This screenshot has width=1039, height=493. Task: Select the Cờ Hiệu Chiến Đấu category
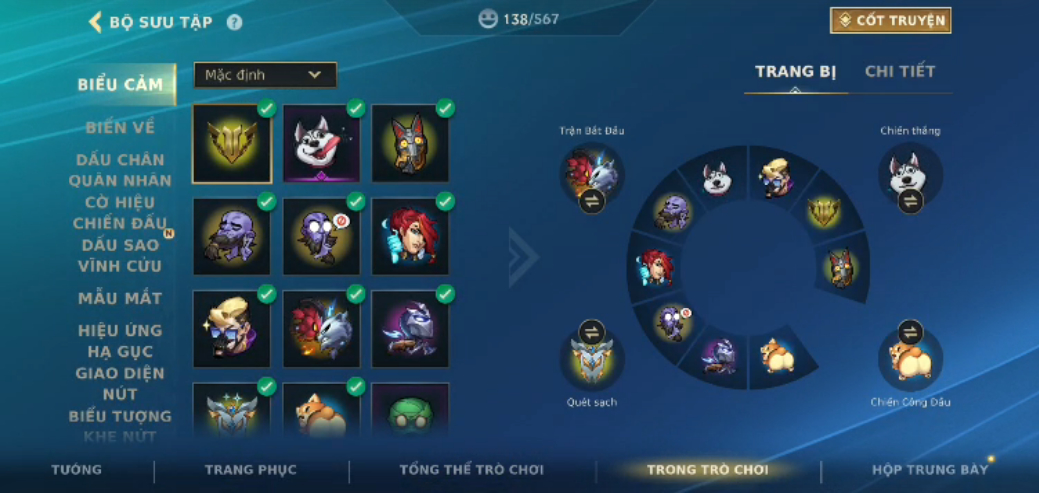point(118,212)
